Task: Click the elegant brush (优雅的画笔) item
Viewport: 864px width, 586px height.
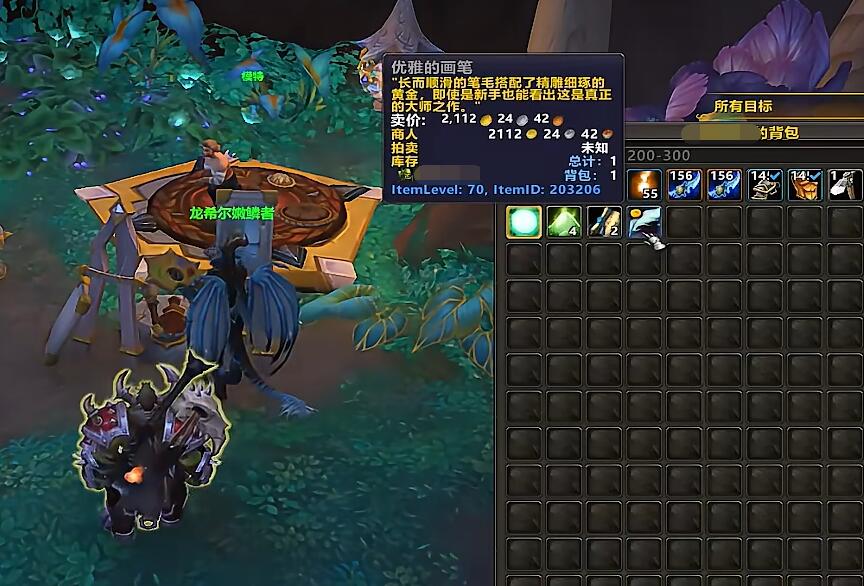Action: pos(644,222)
